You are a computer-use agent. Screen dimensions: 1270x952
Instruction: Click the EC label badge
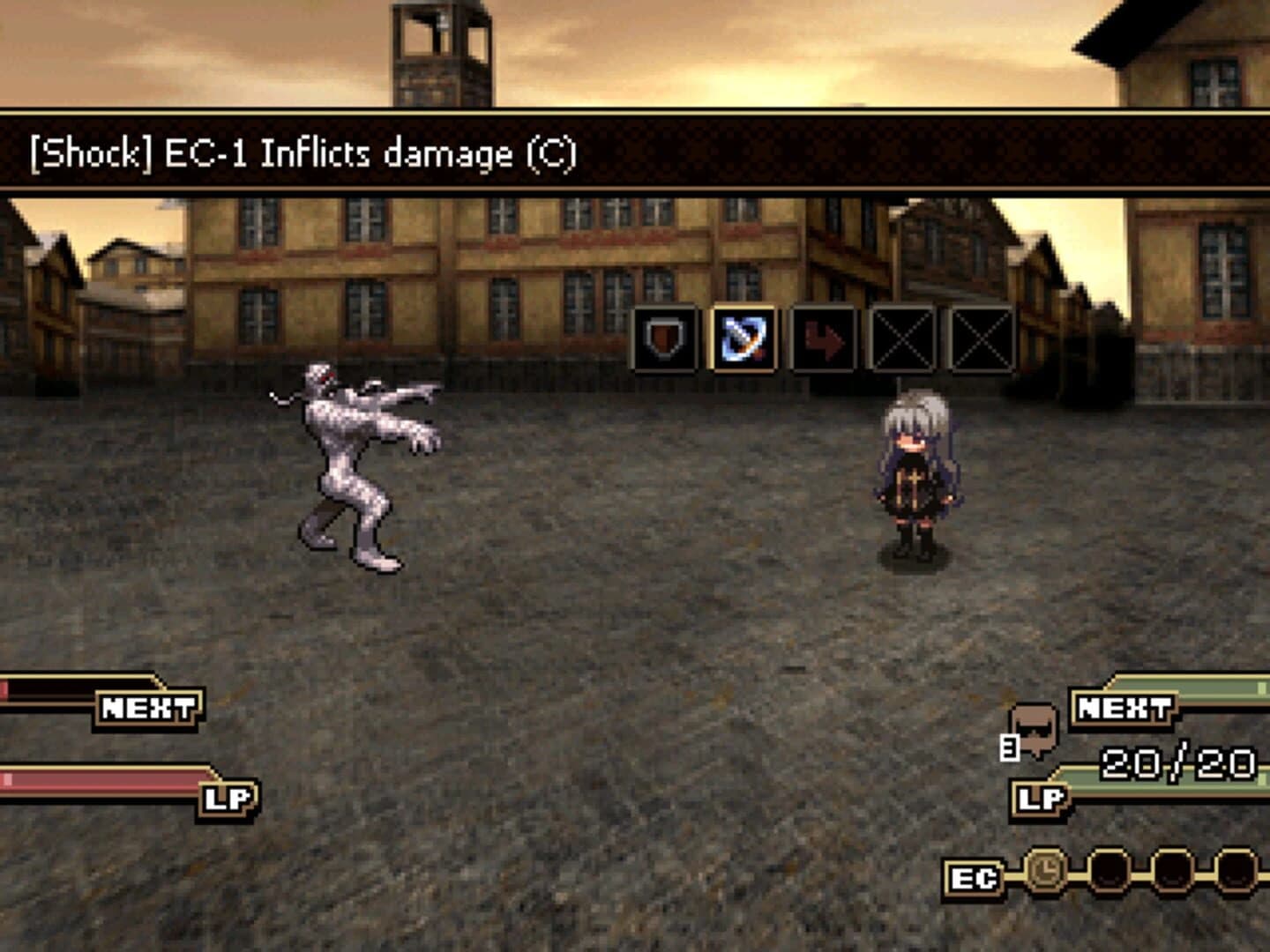(973, 877)
